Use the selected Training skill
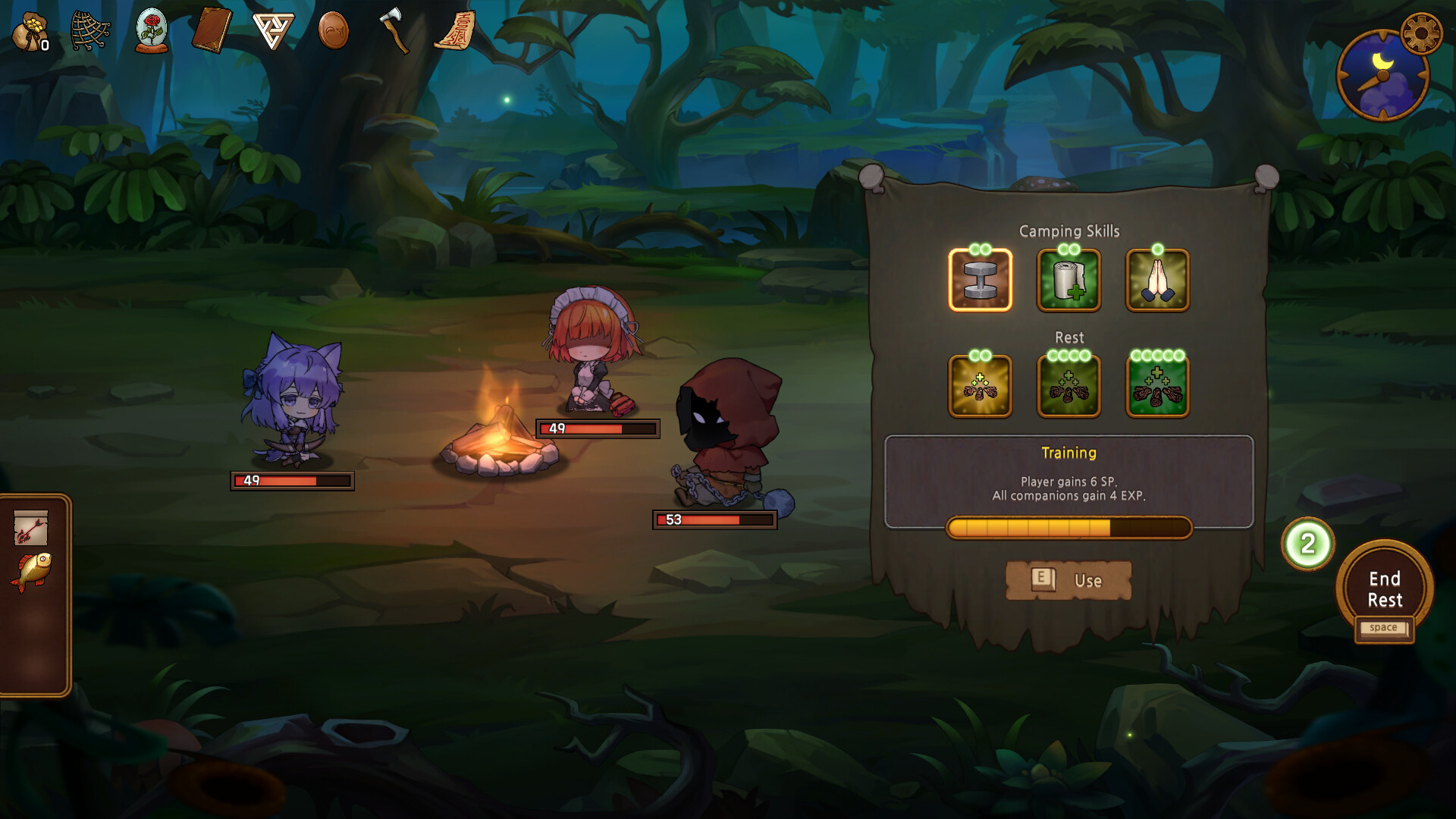This screenshot has width=1456, height=819. 1068,580
